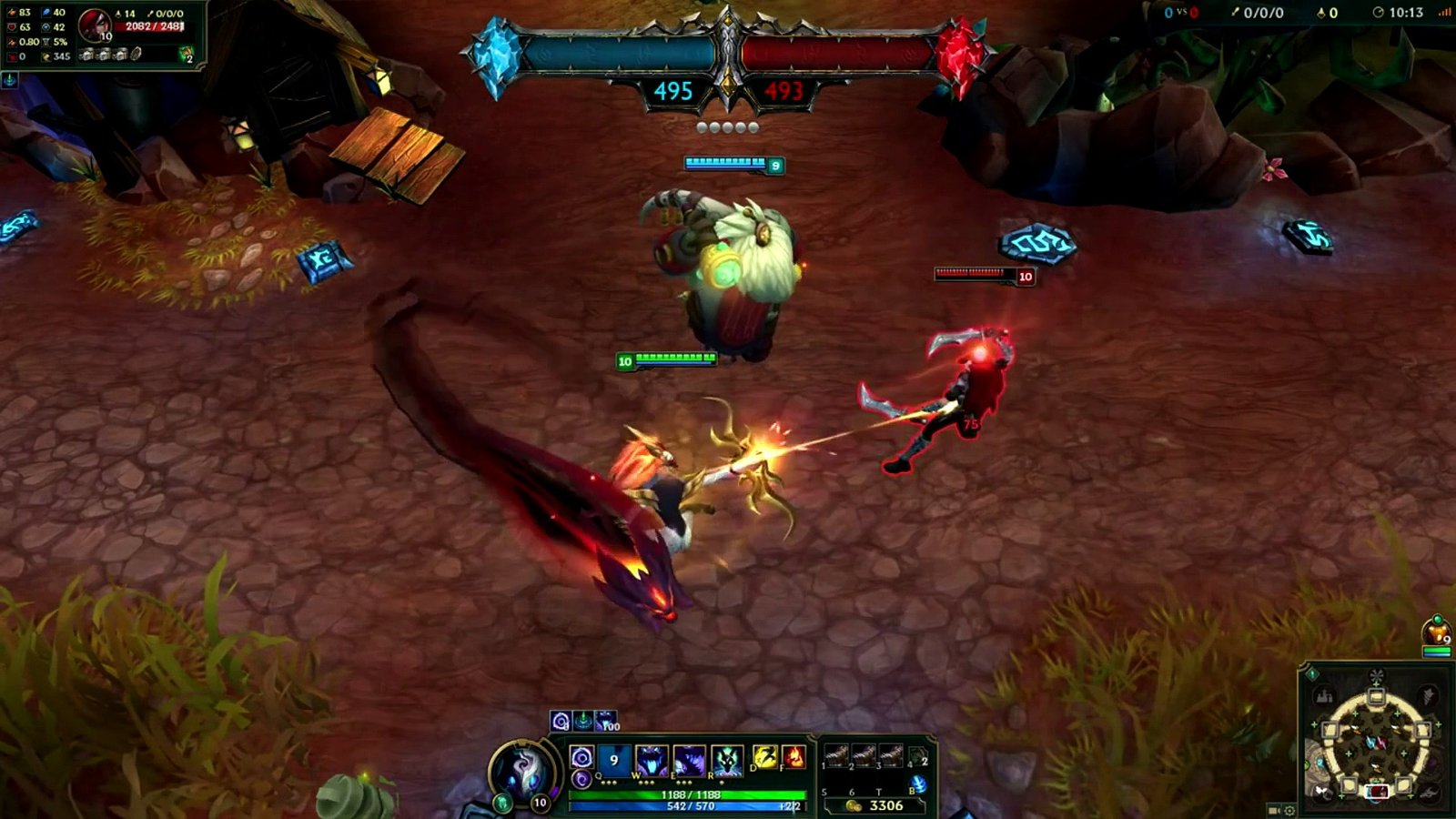Image resolution: width=1456 pixels, height=819 pixels.
Task: Select the Q ability on cooldown
Action: pyautogui.click(x=614, y=760)
